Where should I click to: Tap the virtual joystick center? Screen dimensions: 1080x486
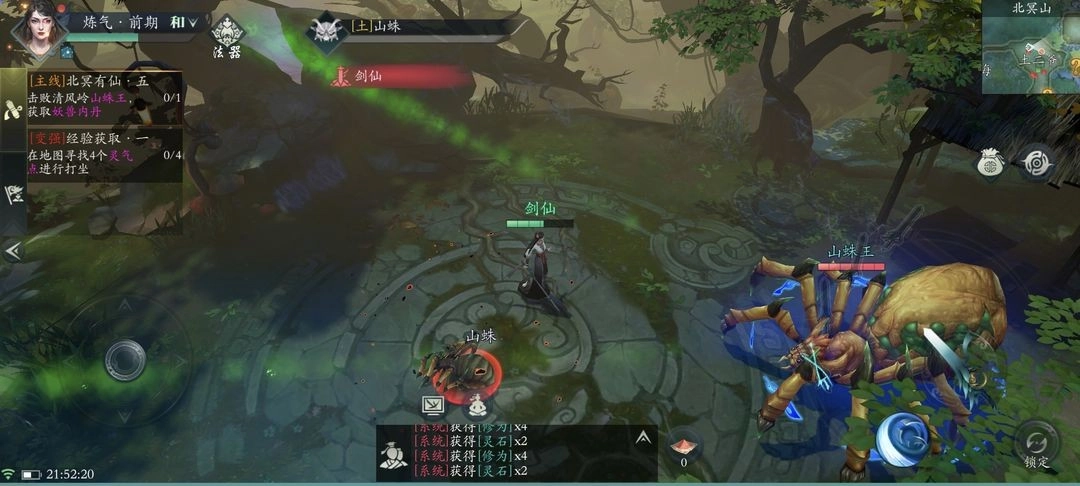coord(125,358)
